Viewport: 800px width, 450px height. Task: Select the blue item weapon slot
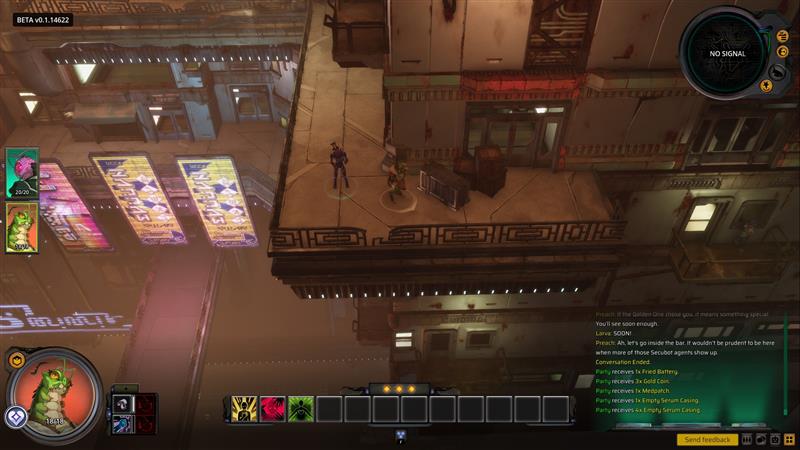[121, 425]
